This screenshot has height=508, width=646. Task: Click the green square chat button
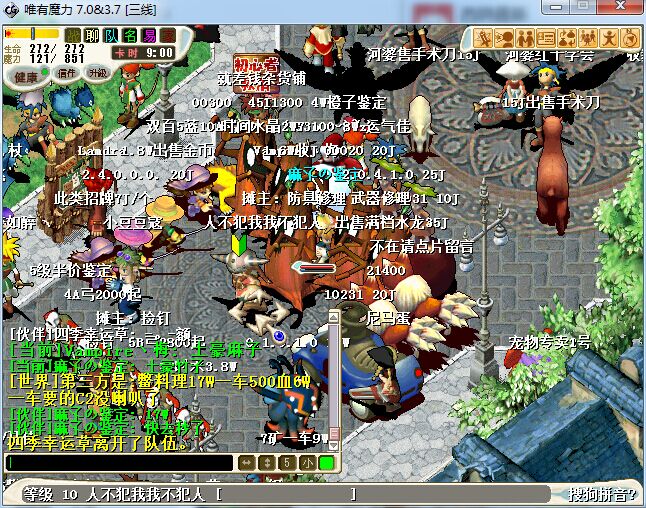pyautogui.click(x=326, y=463)
